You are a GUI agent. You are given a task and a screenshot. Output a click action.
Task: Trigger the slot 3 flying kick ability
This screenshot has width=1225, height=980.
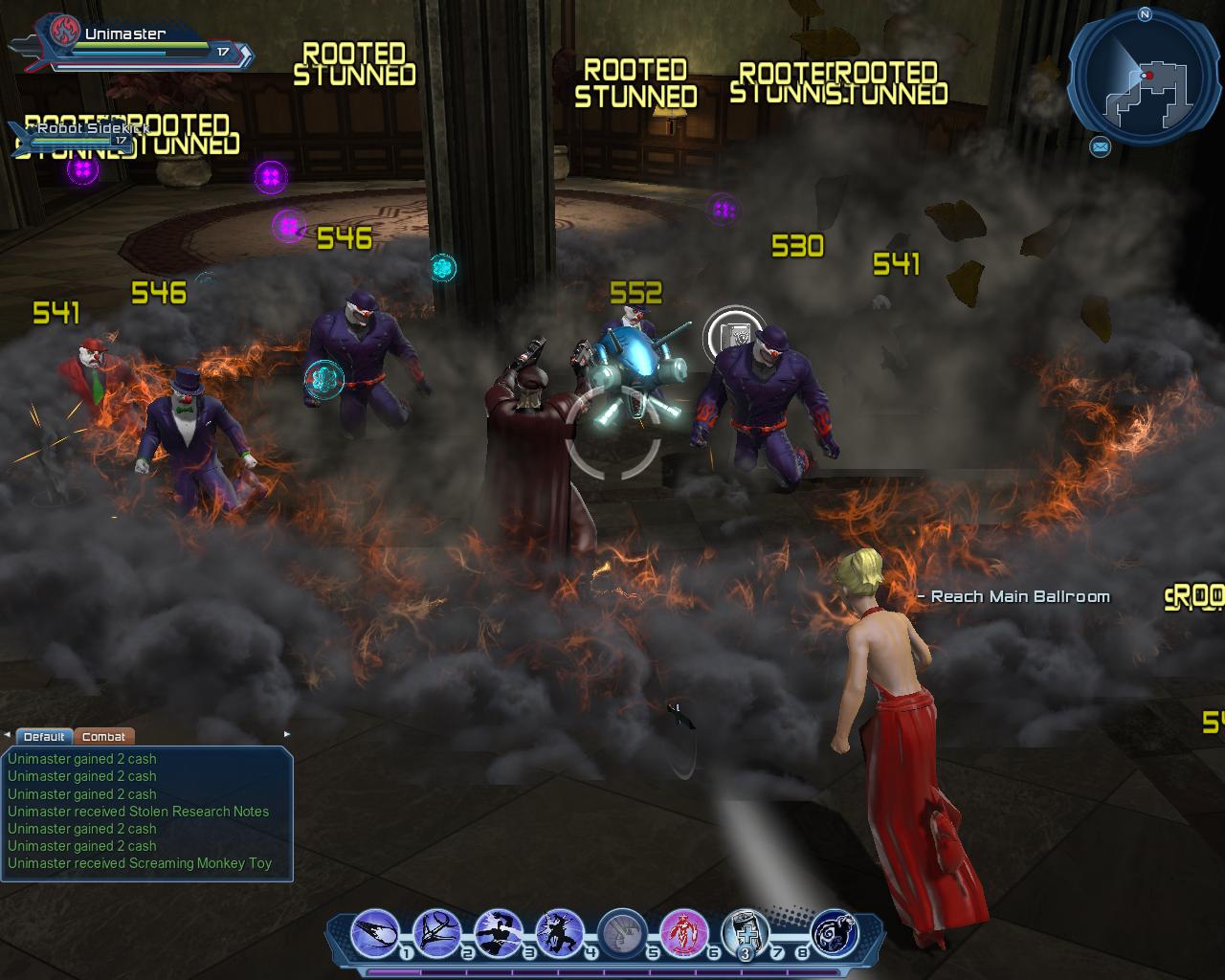click(x=498, y=932)
